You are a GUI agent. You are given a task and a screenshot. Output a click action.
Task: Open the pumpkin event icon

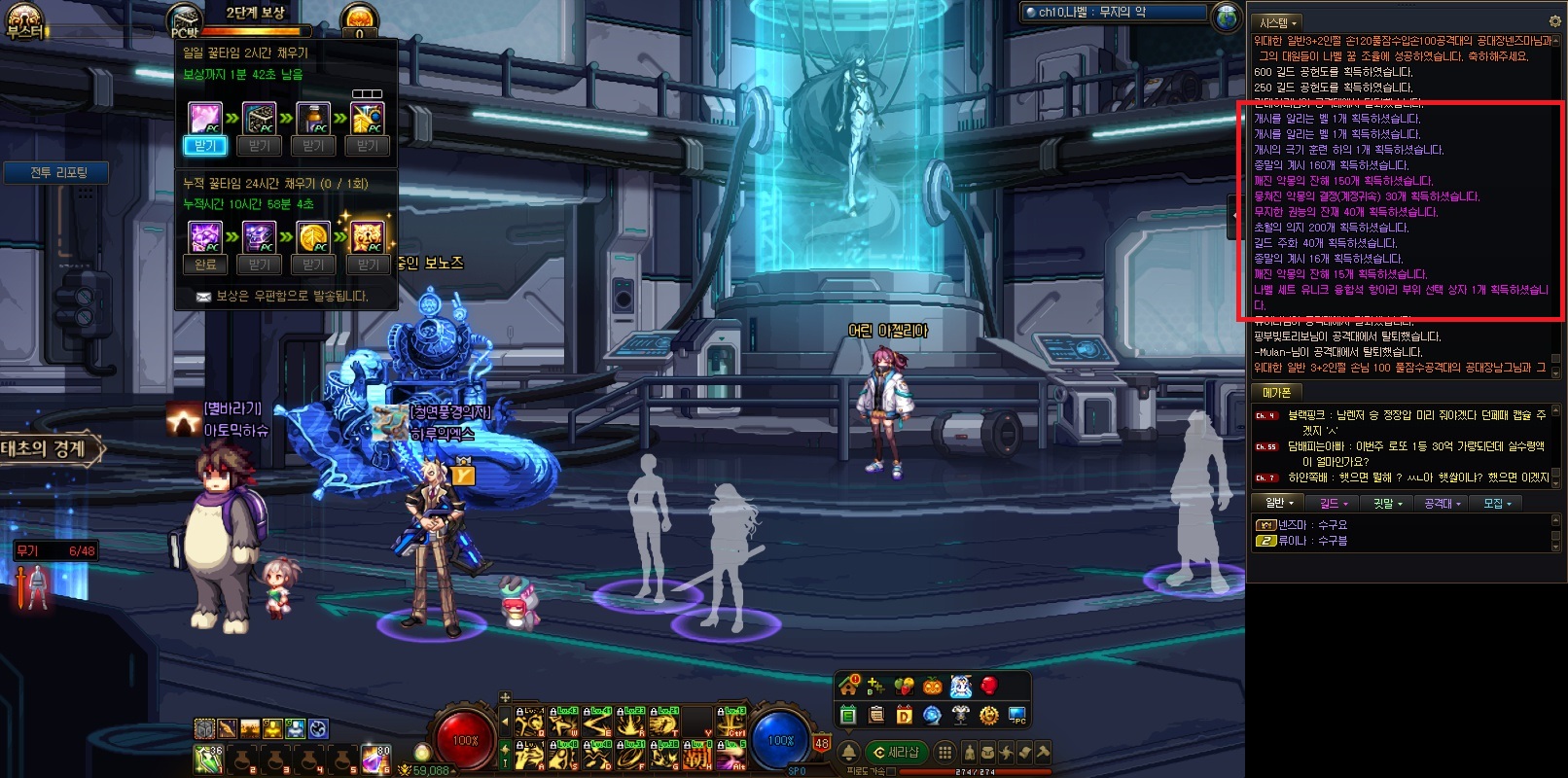point(933,686)
